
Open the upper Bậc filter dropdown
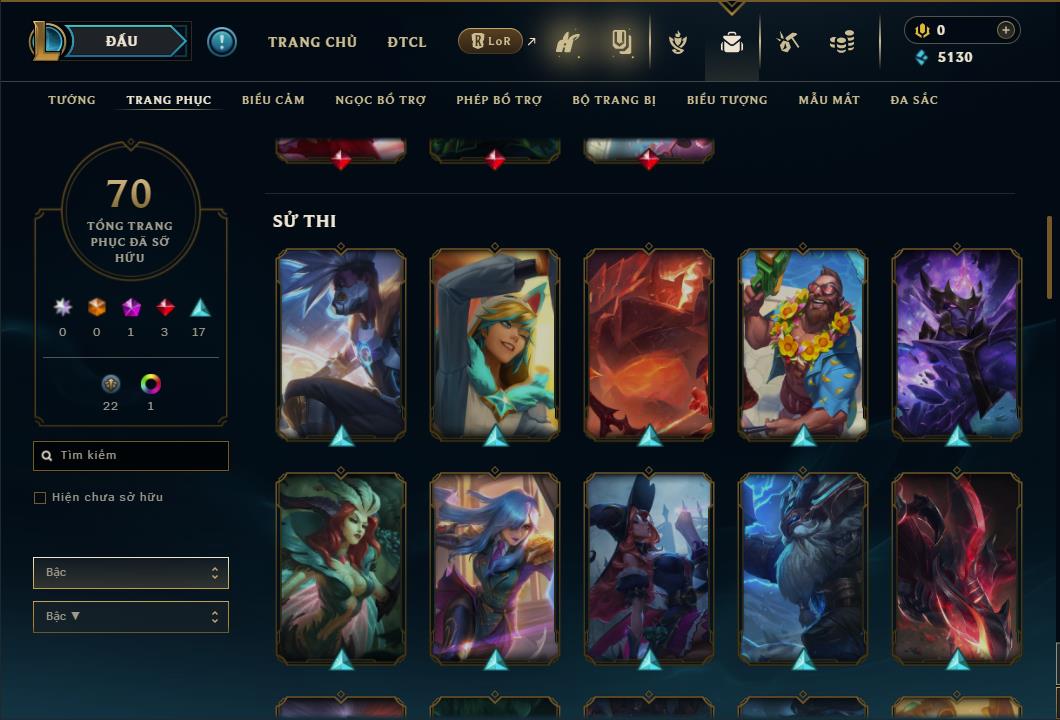130,573
